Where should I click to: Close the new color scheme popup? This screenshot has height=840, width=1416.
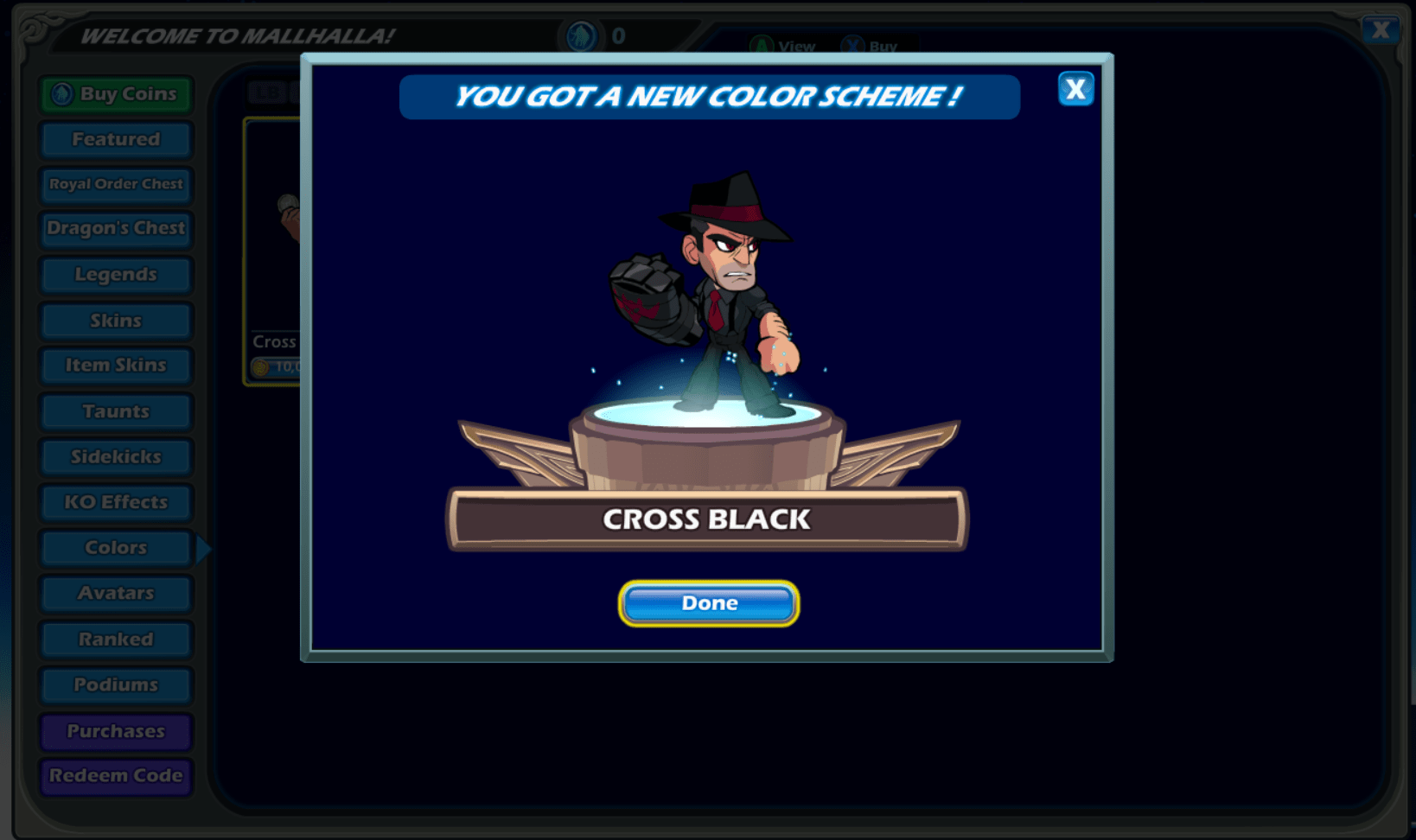pyautogui.click(x=1075, y=88)
